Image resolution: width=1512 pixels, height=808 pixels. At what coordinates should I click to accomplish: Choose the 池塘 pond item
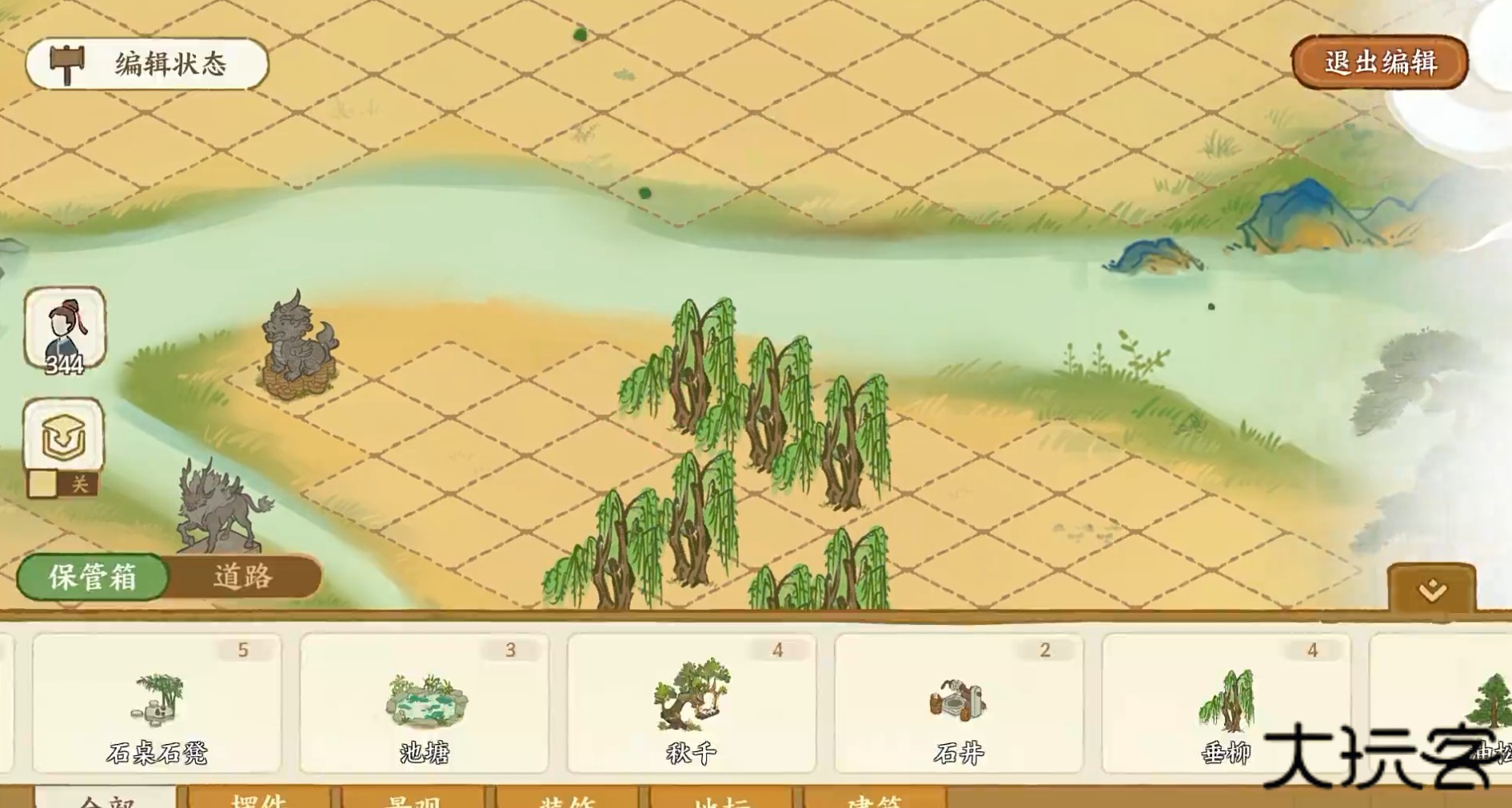(424, 704)
